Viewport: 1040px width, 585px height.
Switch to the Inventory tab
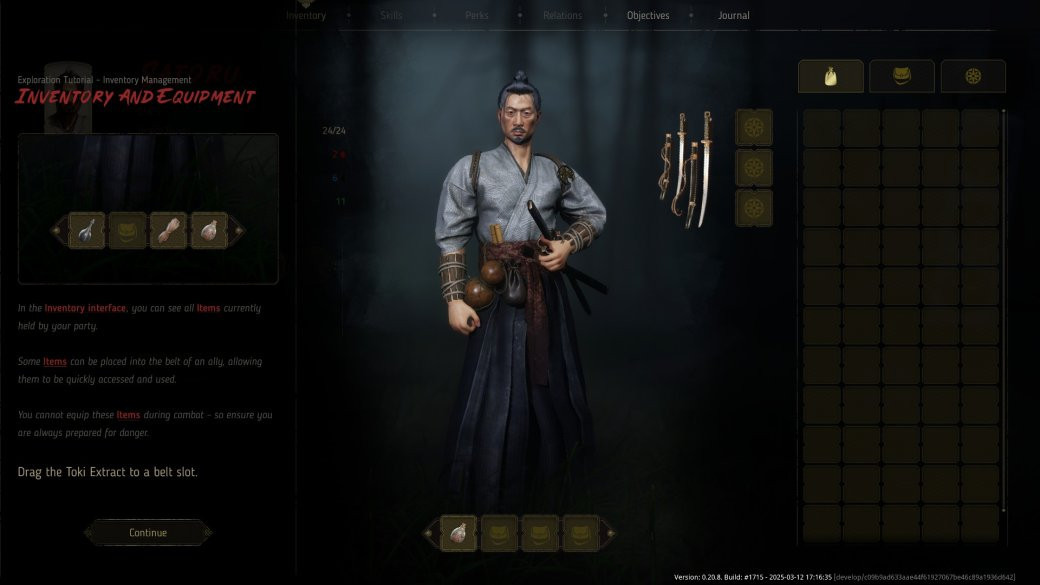pyautogui.click(x=306, y=16)
